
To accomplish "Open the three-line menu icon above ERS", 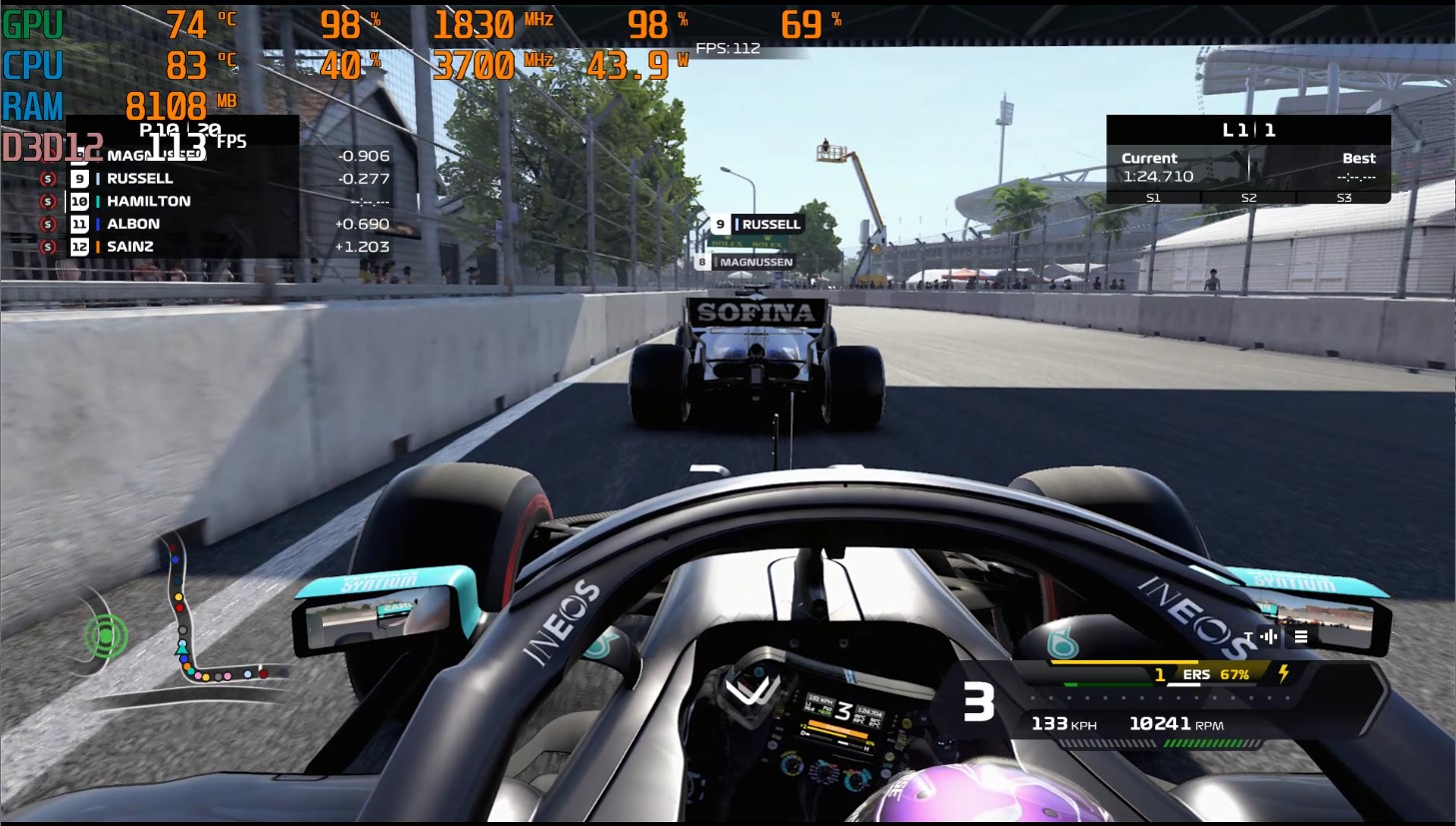I will click(1301, 636).
